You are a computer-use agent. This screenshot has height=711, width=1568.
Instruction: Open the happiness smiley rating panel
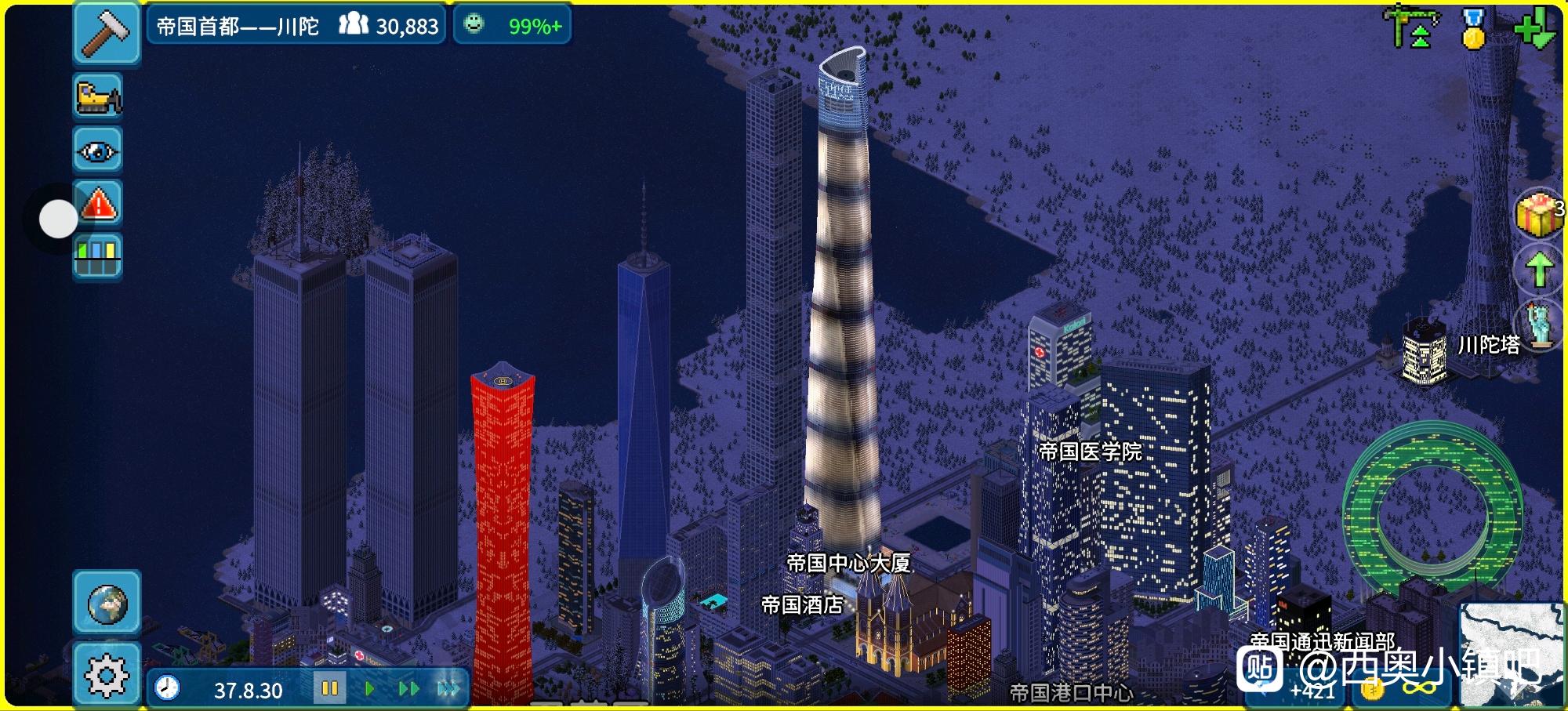512,26
